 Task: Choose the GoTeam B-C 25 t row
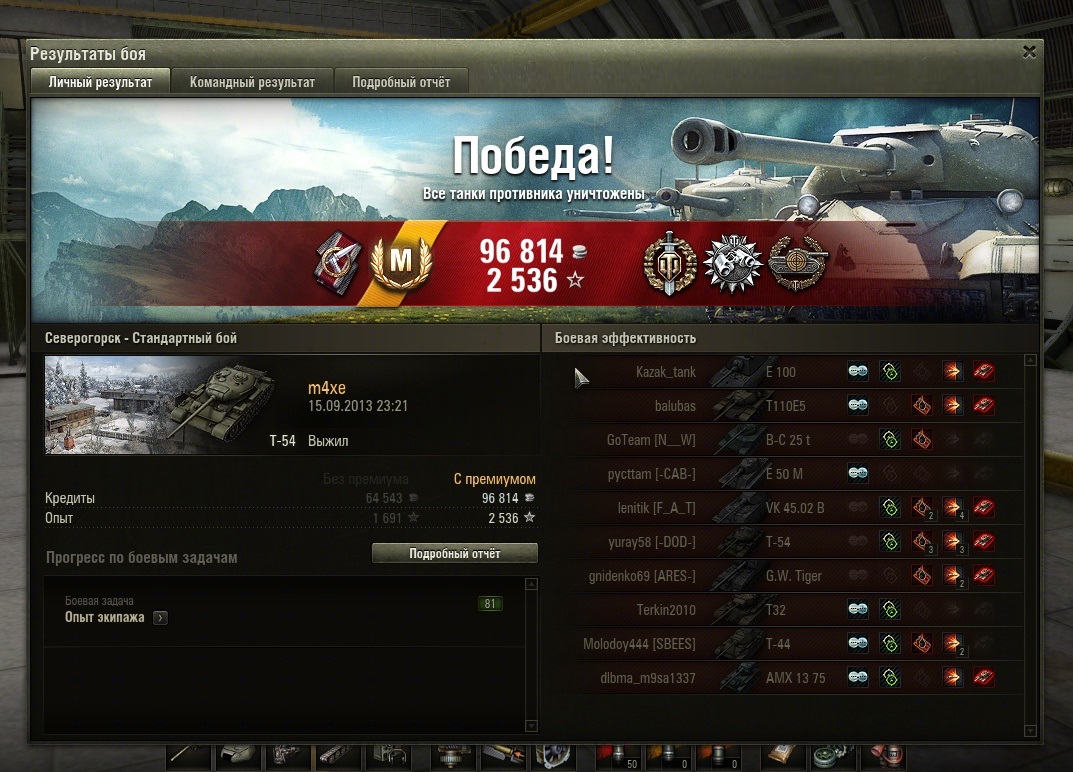[x=790, y=440]
